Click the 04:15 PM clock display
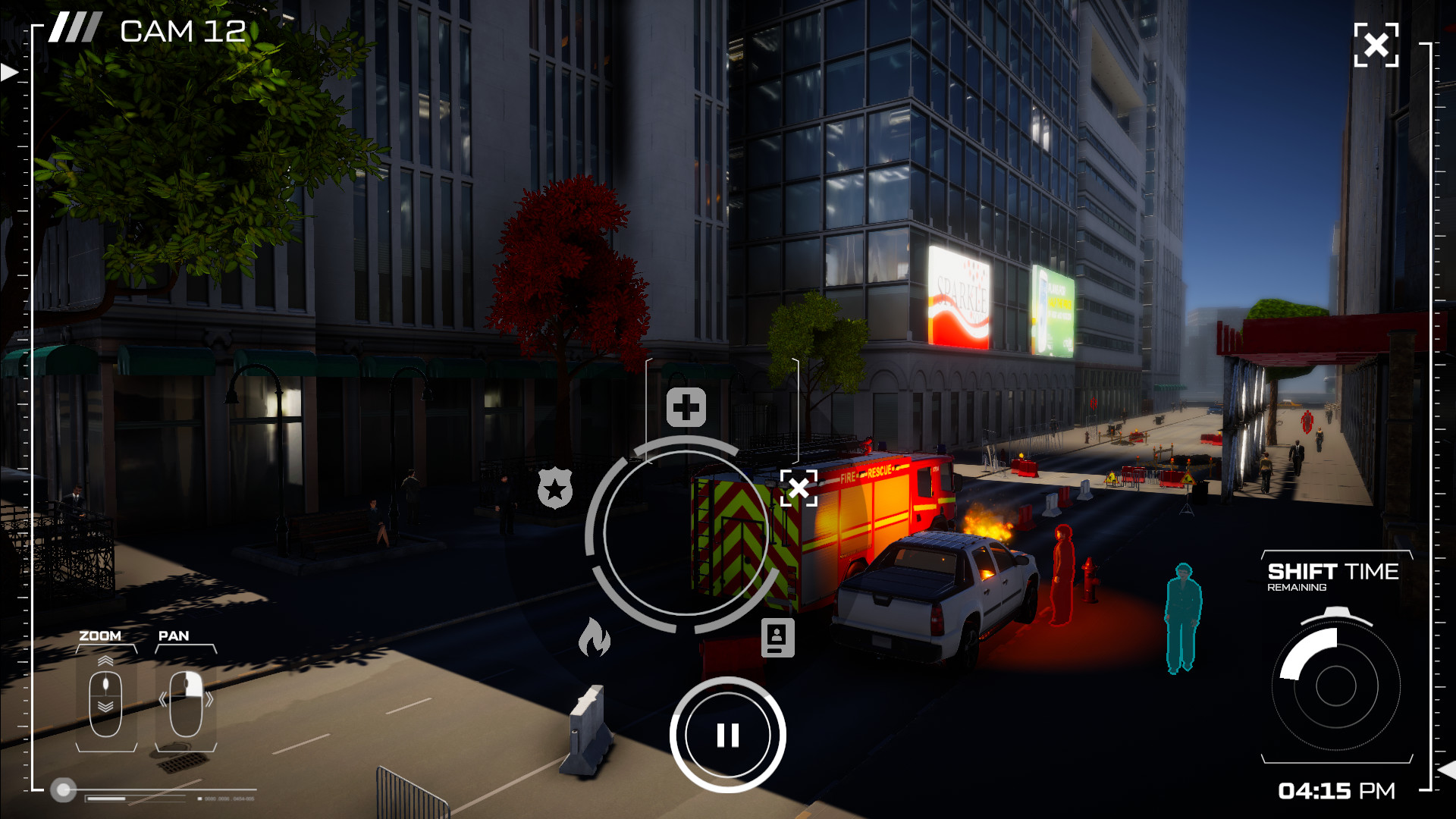Image resolution: width=1456 pixels, height=819 pixels. (1335, 790)
